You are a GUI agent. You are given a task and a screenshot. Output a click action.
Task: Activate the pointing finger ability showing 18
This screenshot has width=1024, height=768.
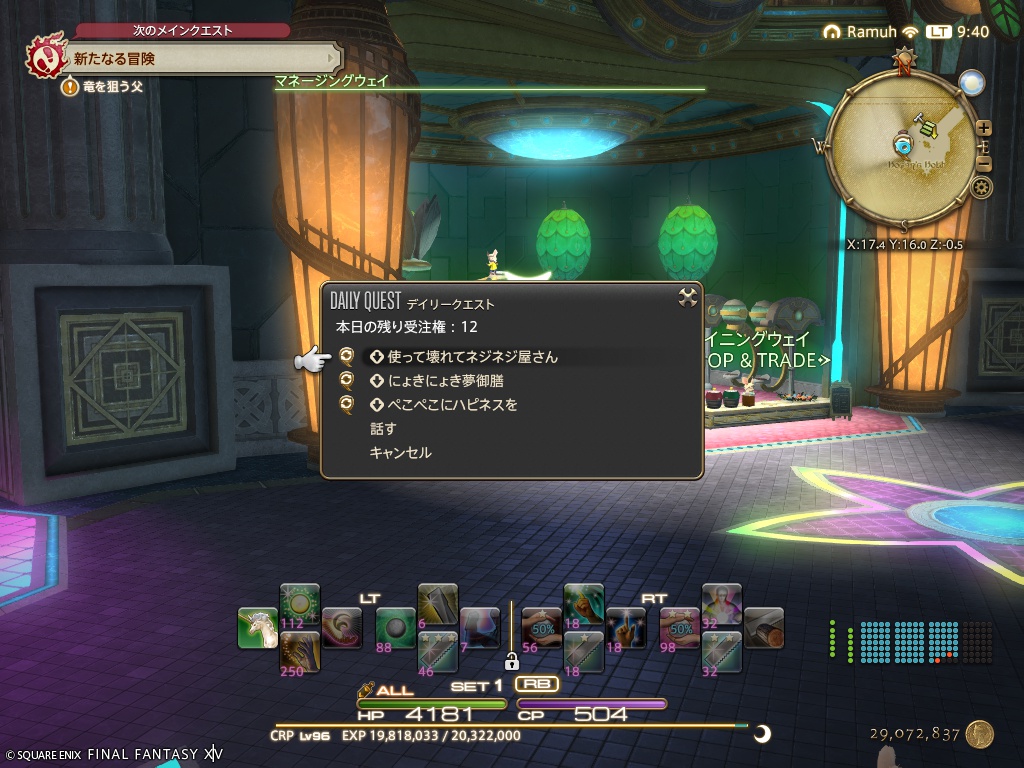coord(625,627)
